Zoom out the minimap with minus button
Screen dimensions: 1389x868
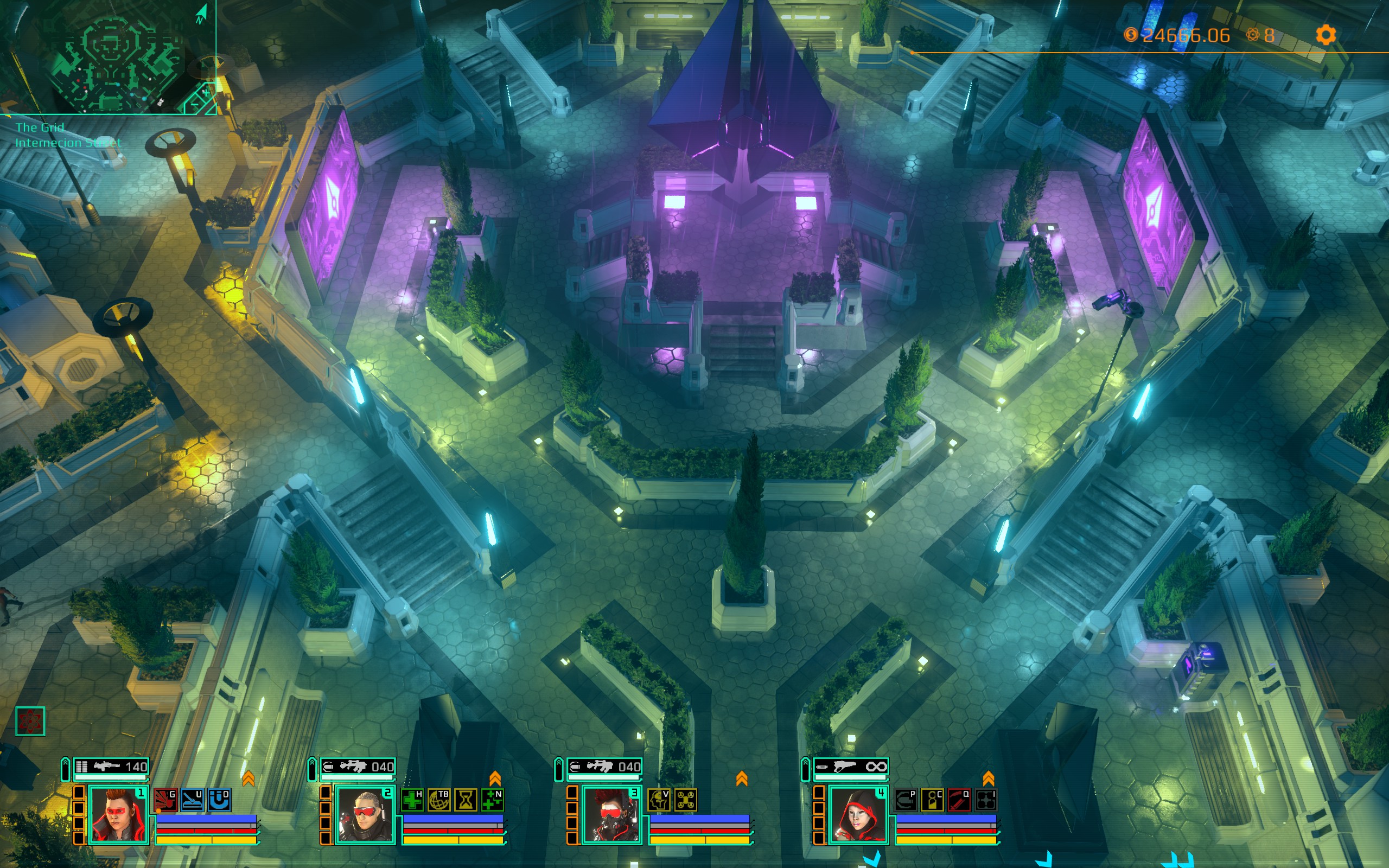pyautogui.click(x=195, y=105)
